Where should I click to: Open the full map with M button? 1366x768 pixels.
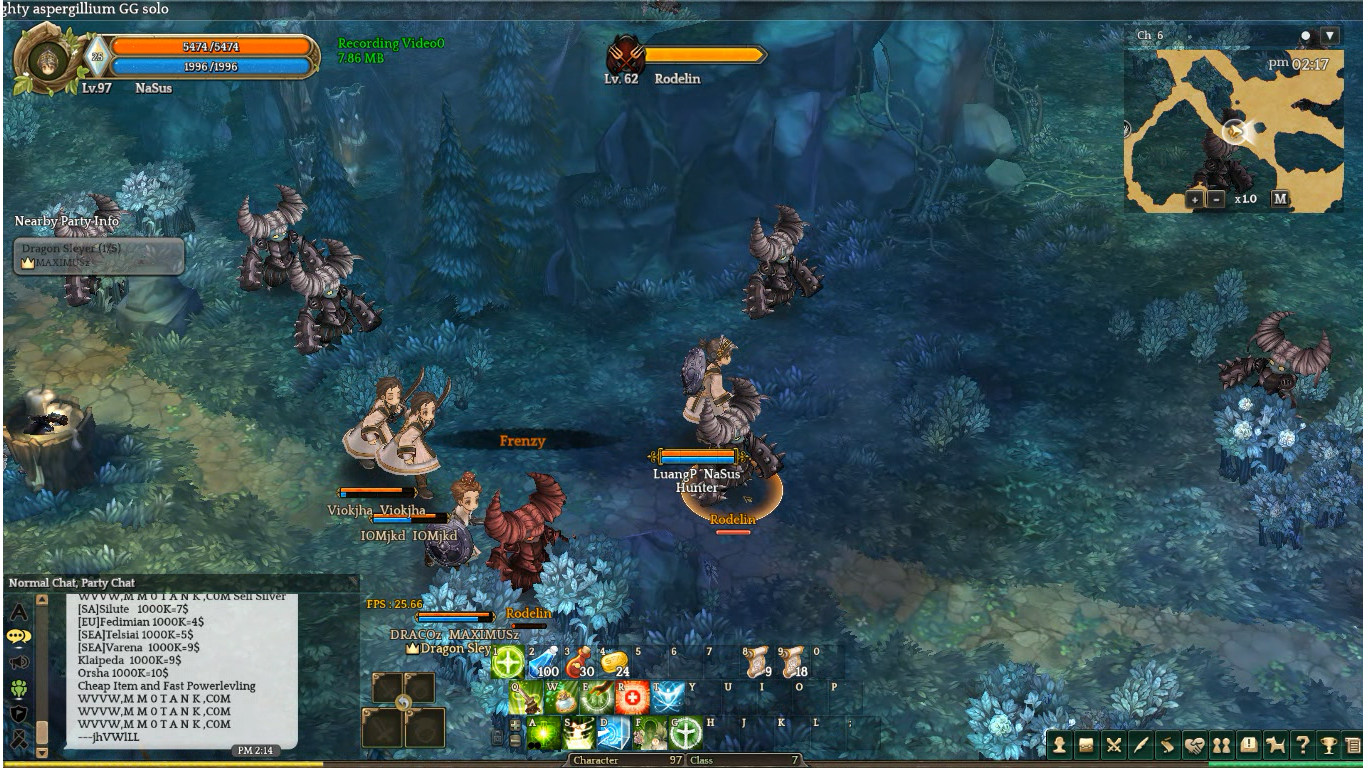pyautogui.click(x=1280, y=198)
